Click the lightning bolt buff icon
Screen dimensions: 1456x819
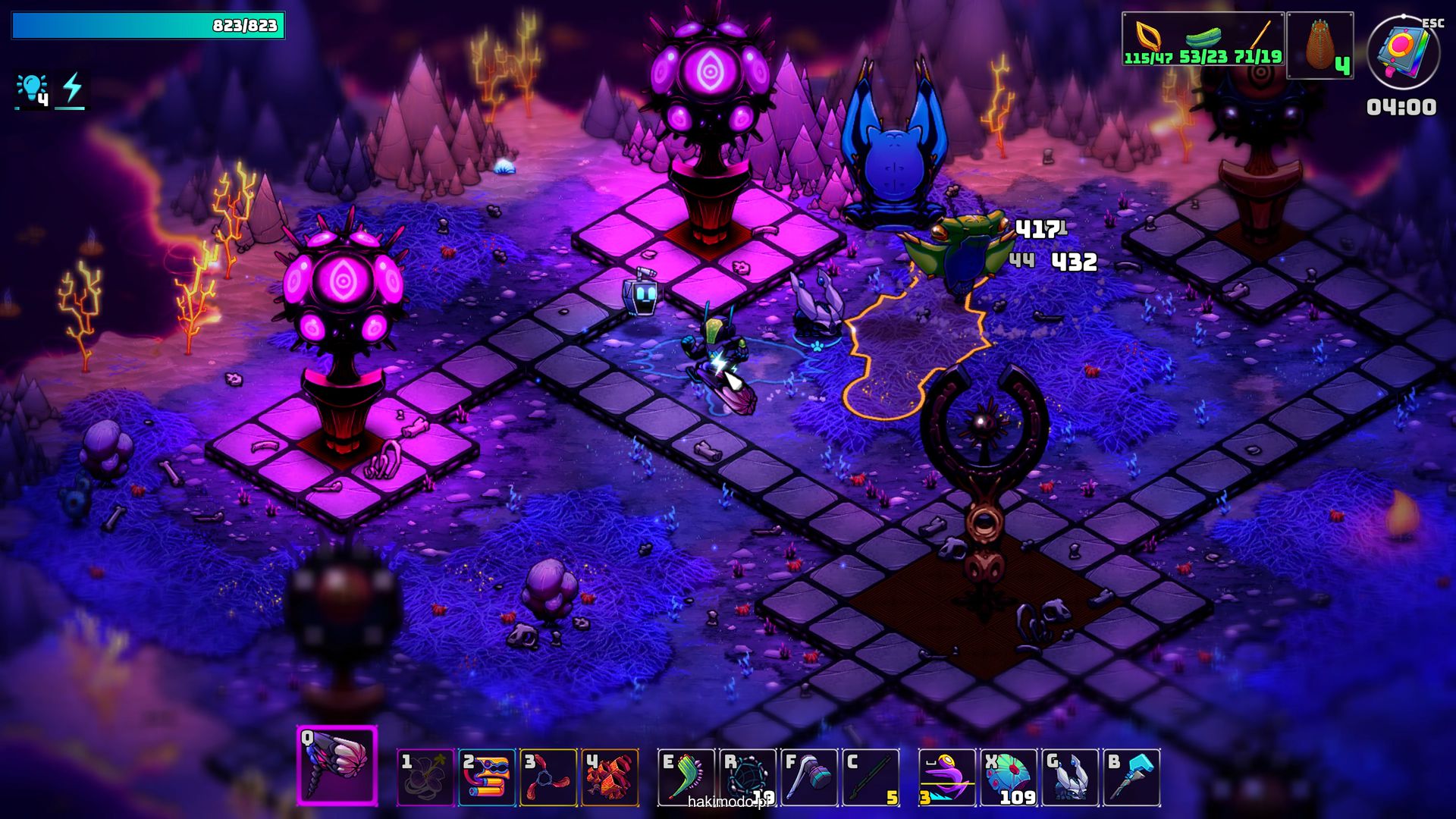coord(72,89)
